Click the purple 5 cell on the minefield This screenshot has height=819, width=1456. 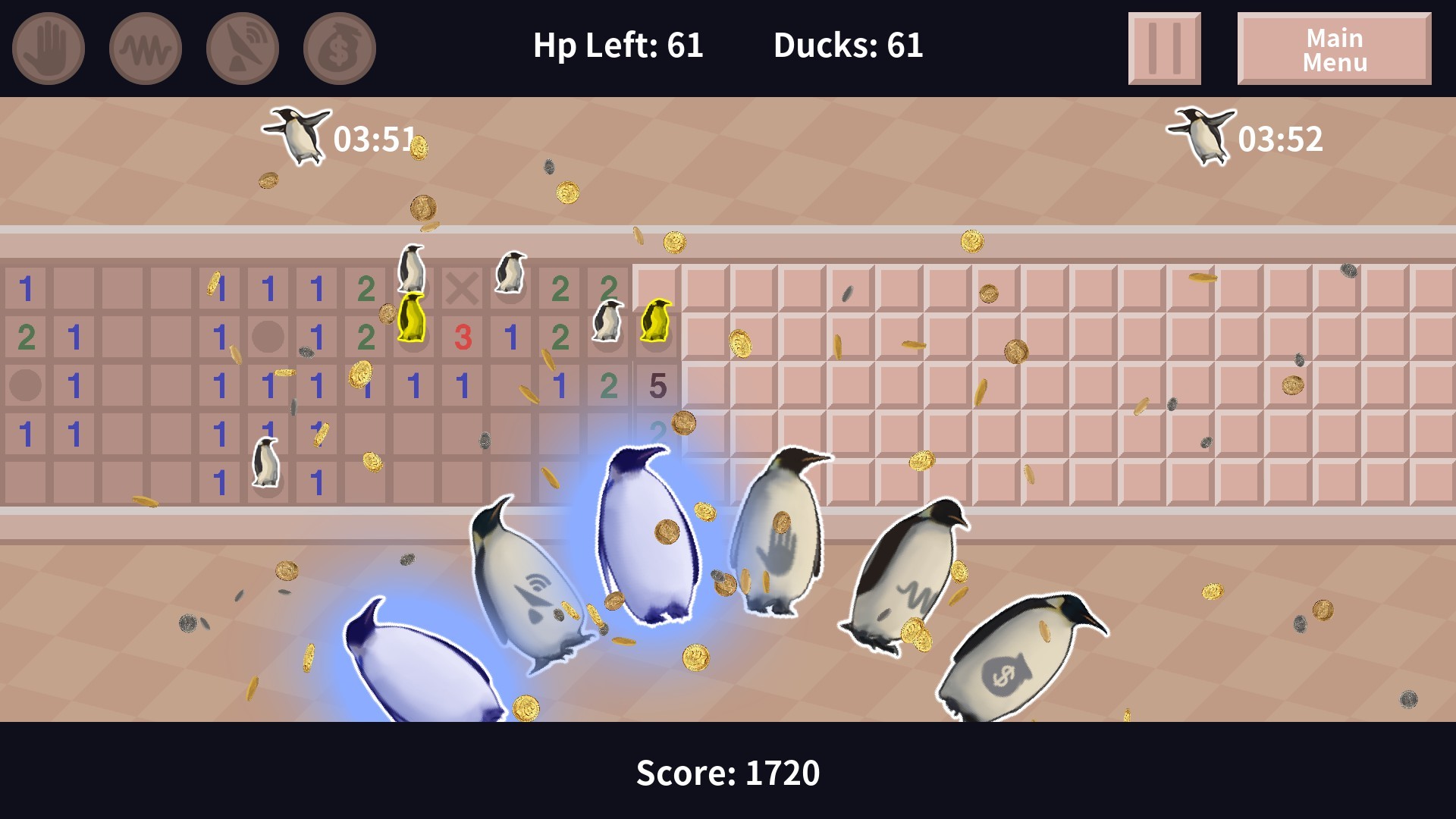pos(657,386)
